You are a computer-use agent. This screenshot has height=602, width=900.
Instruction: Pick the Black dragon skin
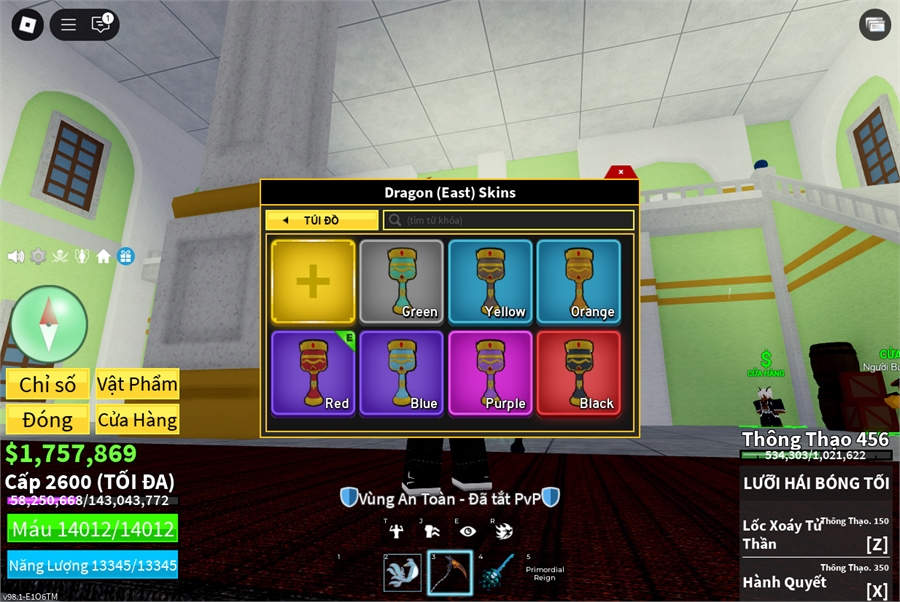tap(578, 372)
